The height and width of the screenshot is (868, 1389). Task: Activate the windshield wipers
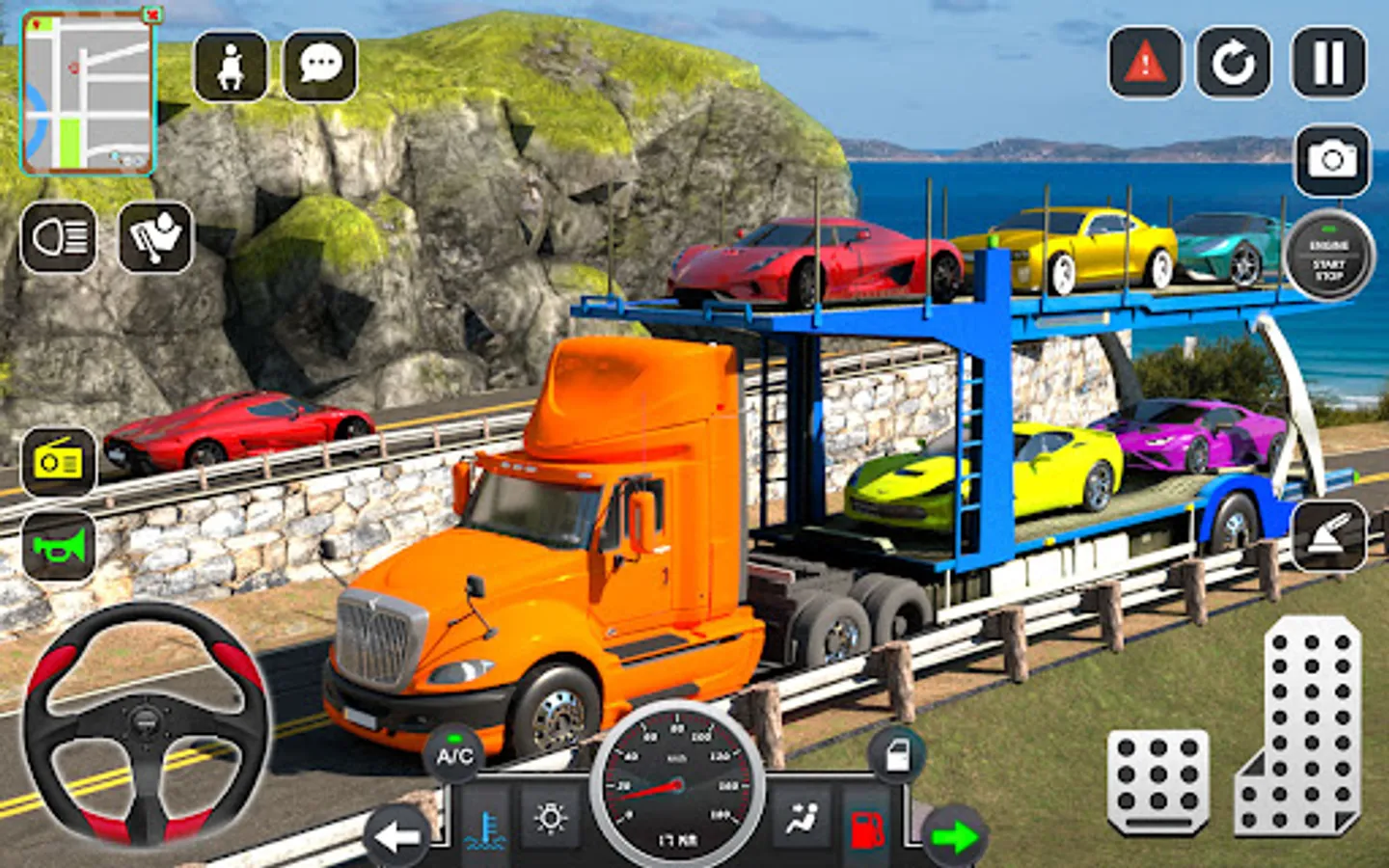click(x=155, y=237)
